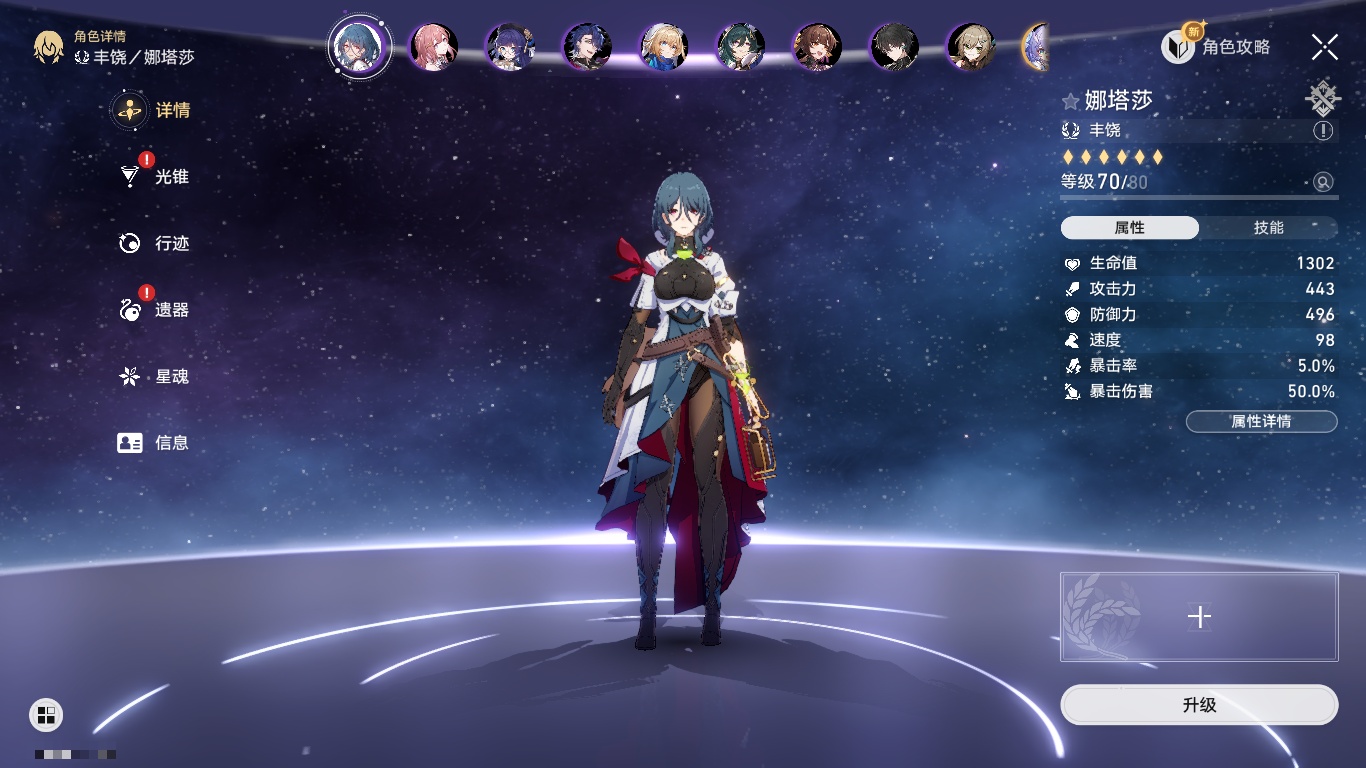The image size is (1366, 768).
Task: Go to the 星魂 (Eidolon) section
Action: 153,377
